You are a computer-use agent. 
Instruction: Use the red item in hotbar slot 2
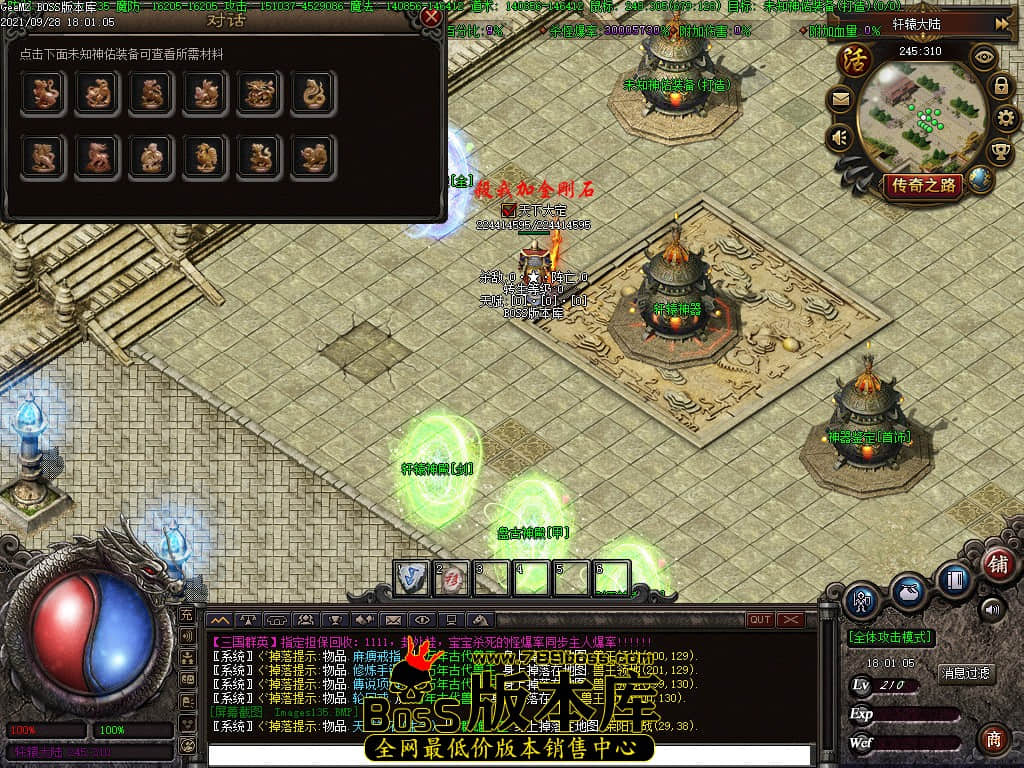[452, 578]
